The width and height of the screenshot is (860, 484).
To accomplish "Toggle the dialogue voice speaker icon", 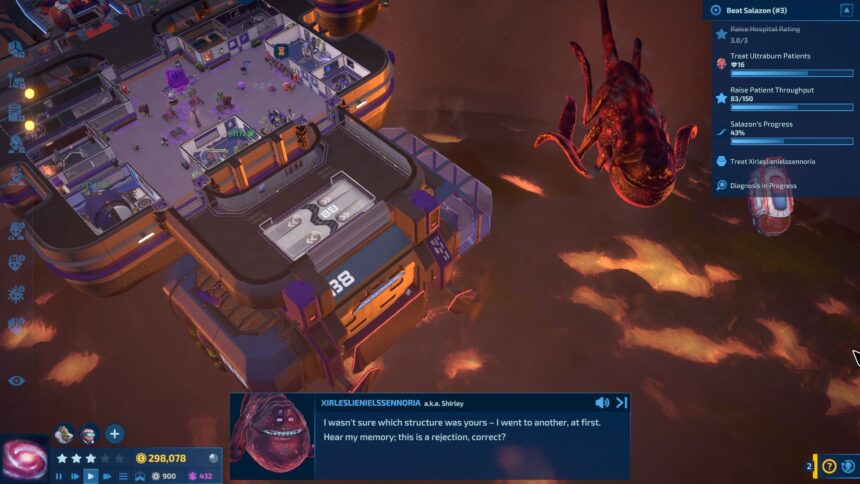I will pyautogui.click(x=602, y=402).
